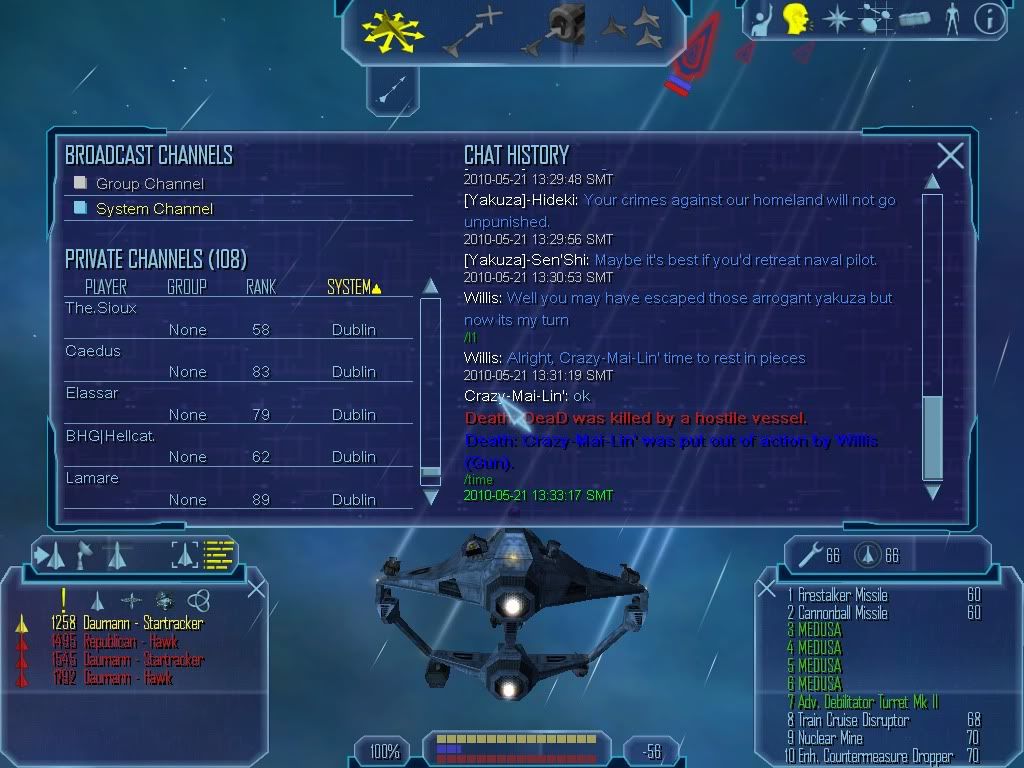
Task: Close the chat window with the X
Action: tap(950, 155)
